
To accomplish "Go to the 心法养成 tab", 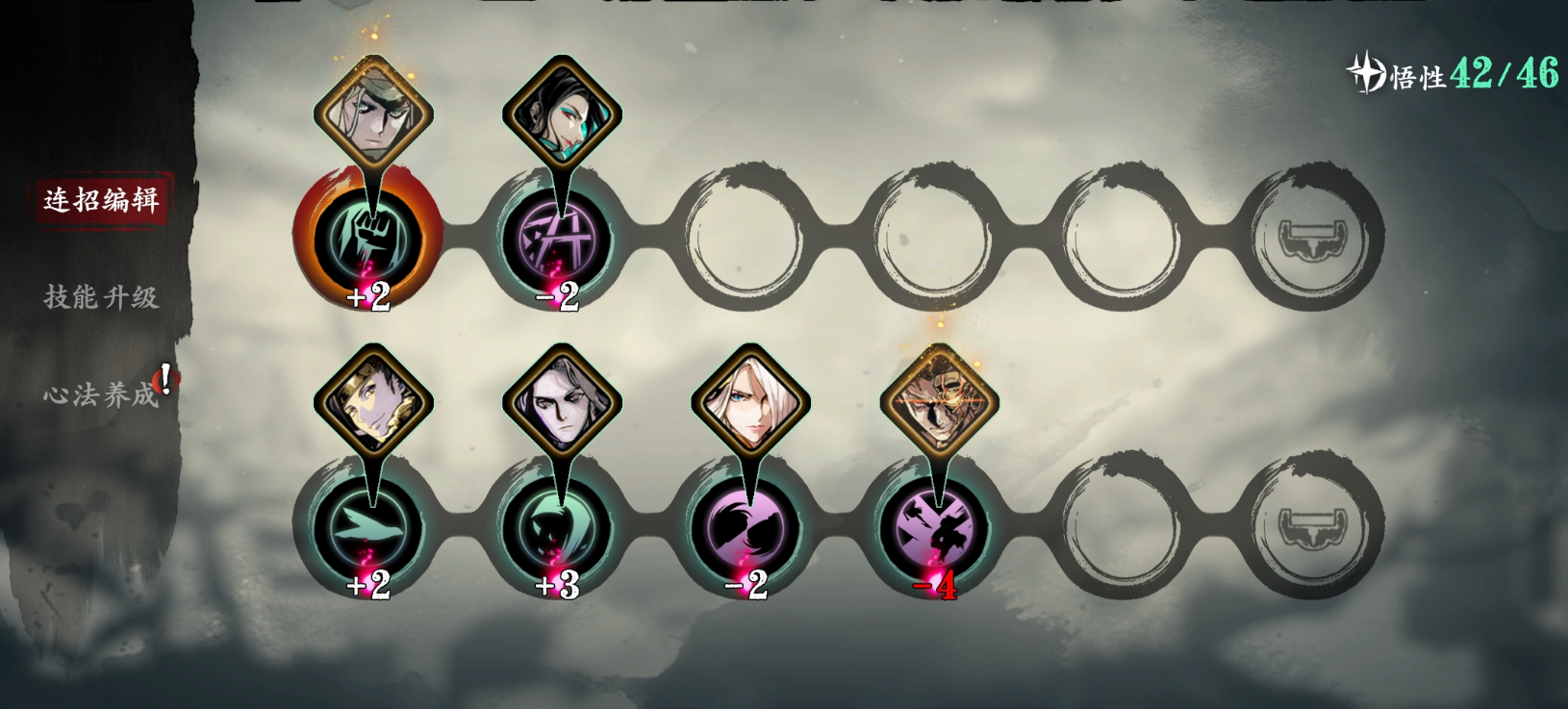I will tap(101, 394).
